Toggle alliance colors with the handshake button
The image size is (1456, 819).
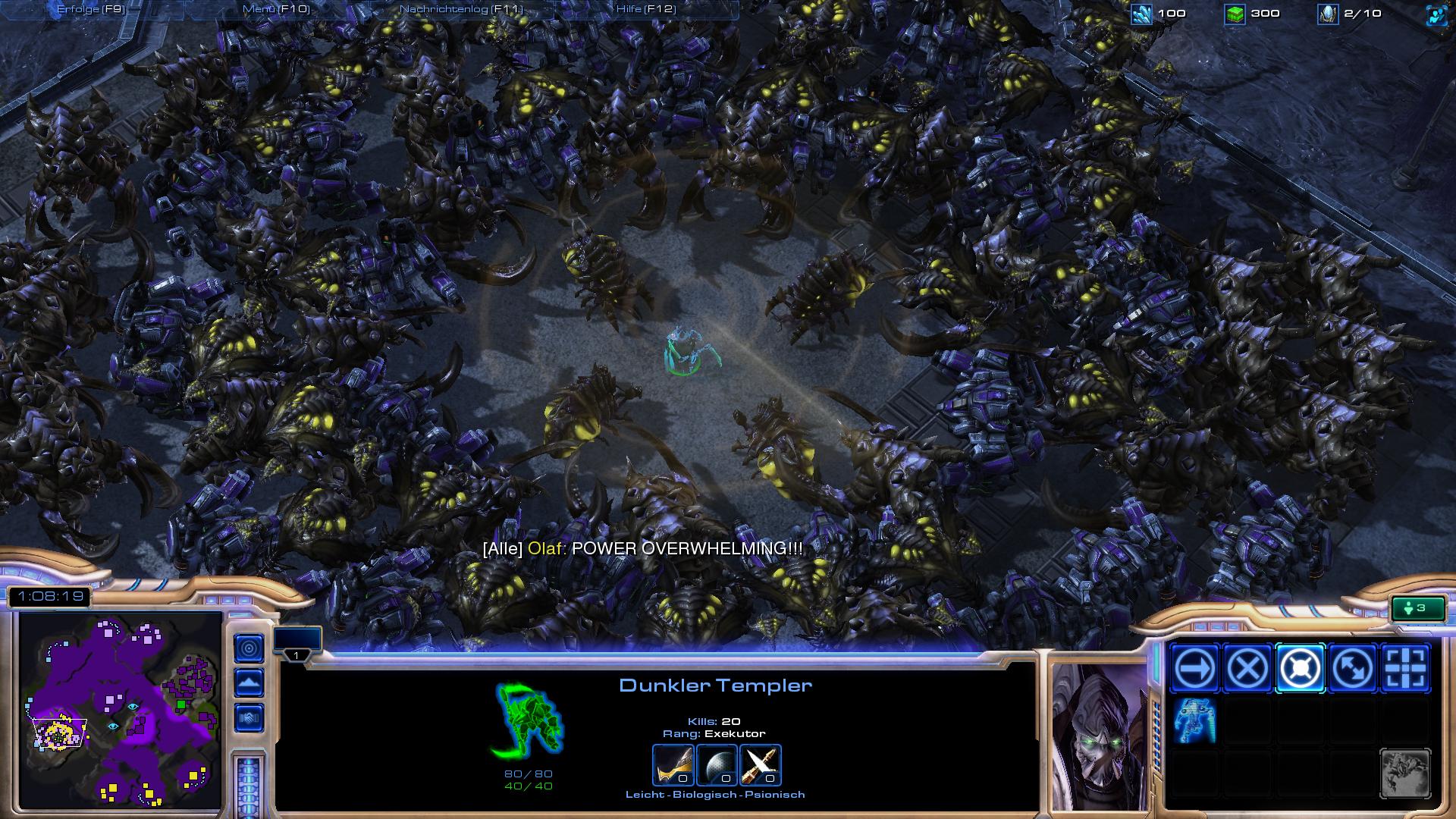(249, 717)
